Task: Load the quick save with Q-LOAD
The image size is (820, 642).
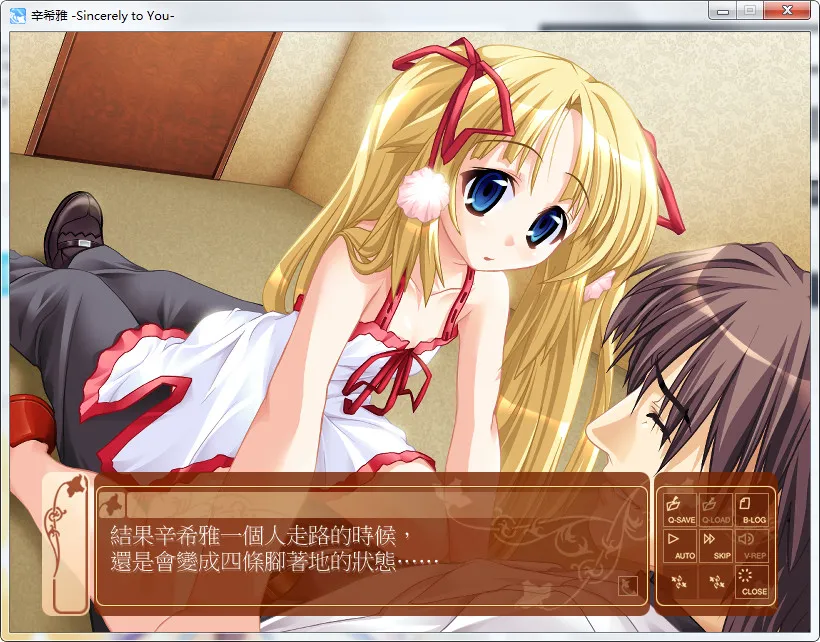Action: tap(717, 509)
